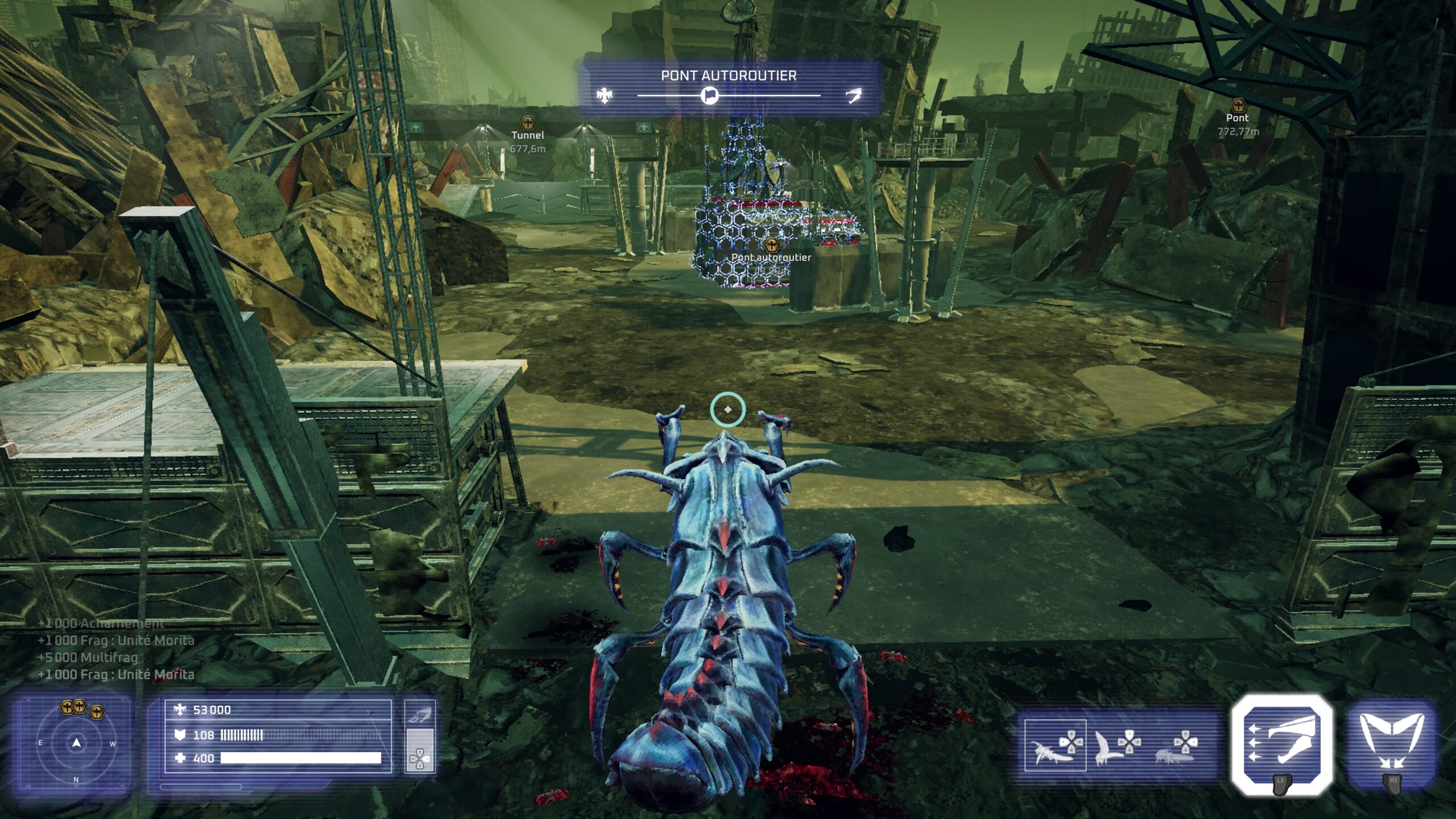This screenshot has width=1456, height=819.
Task: Open the circular compass minimap
Action: 76,743
